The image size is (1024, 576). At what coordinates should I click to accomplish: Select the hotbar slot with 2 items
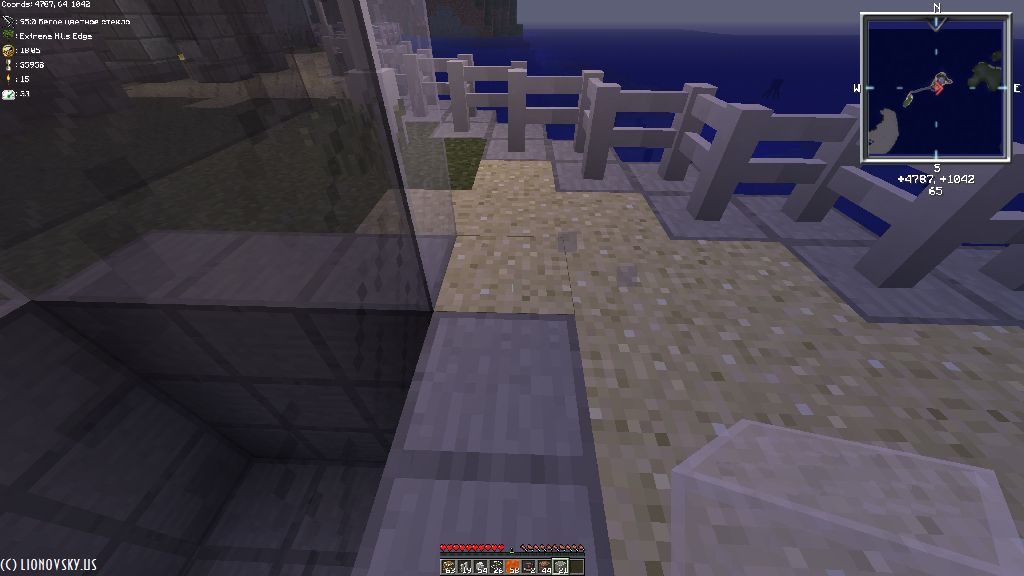[529, 567]
